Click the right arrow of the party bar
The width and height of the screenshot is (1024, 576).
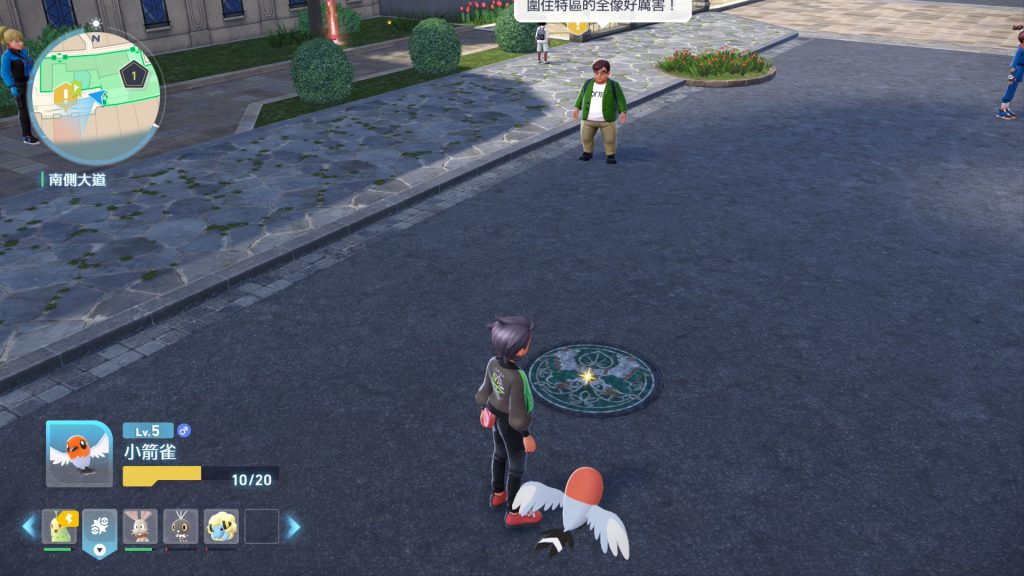[x=293, y=526]
